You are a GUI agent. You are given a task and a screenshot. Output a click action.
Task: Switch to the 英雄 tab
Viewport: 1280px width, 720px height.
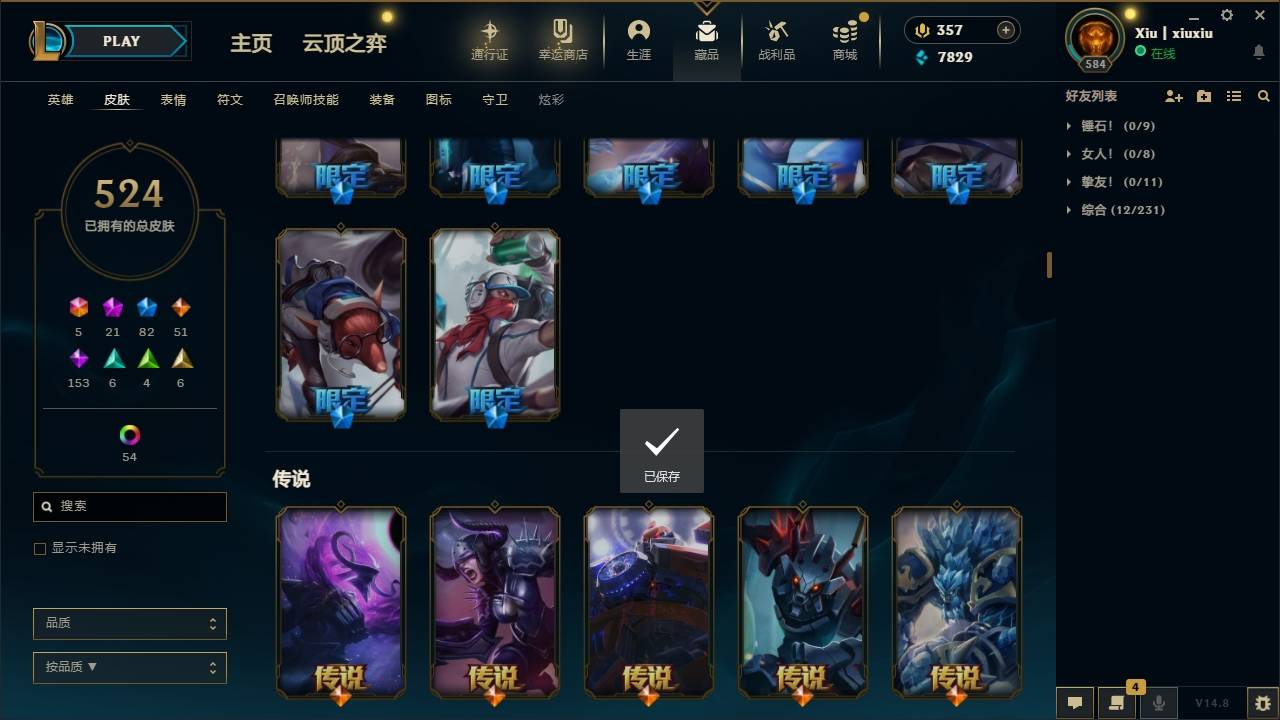(59, 99)
